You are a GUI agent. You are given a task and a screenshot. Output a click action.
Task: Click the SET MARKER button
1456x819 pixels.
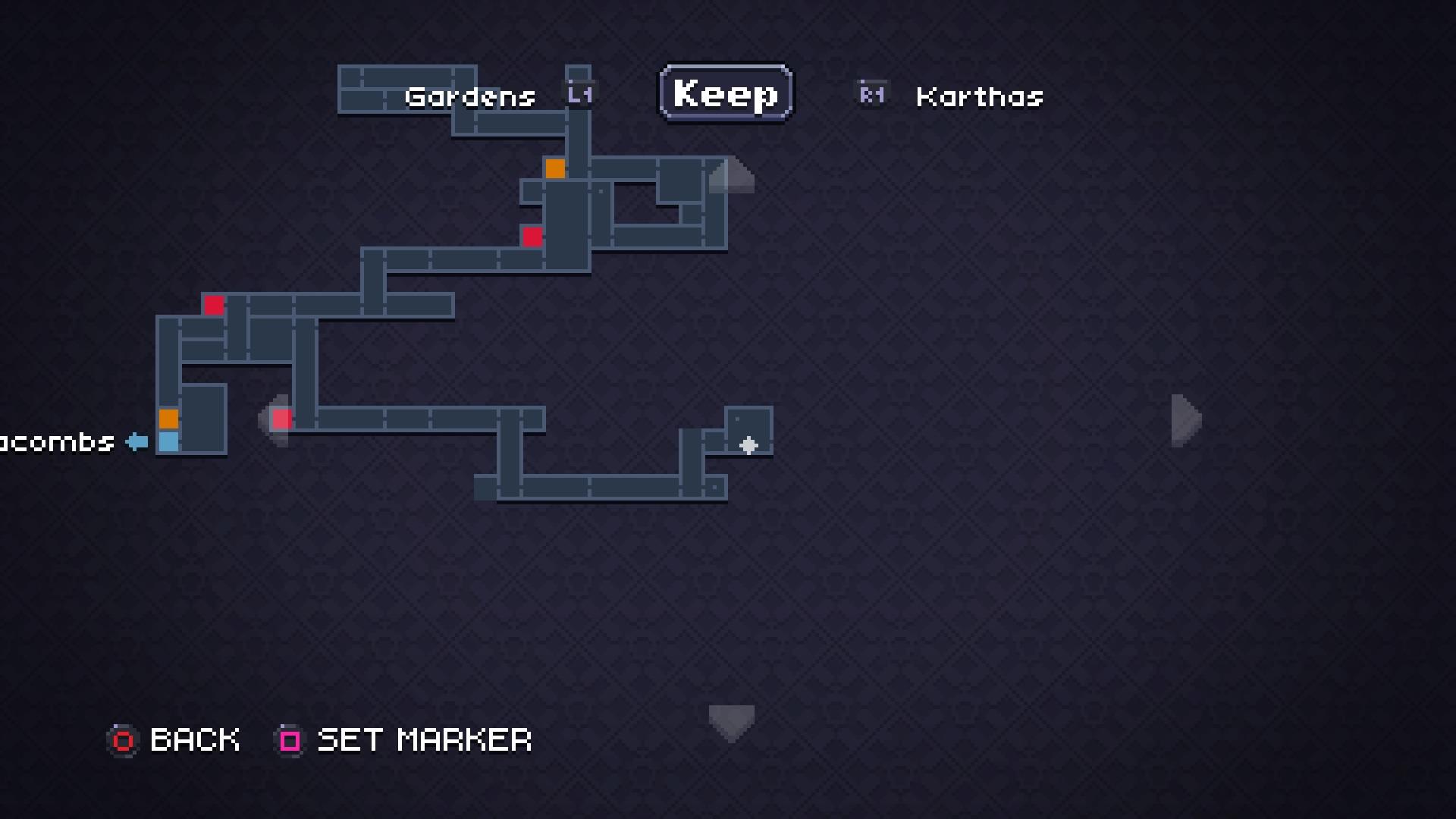point(423,740)
